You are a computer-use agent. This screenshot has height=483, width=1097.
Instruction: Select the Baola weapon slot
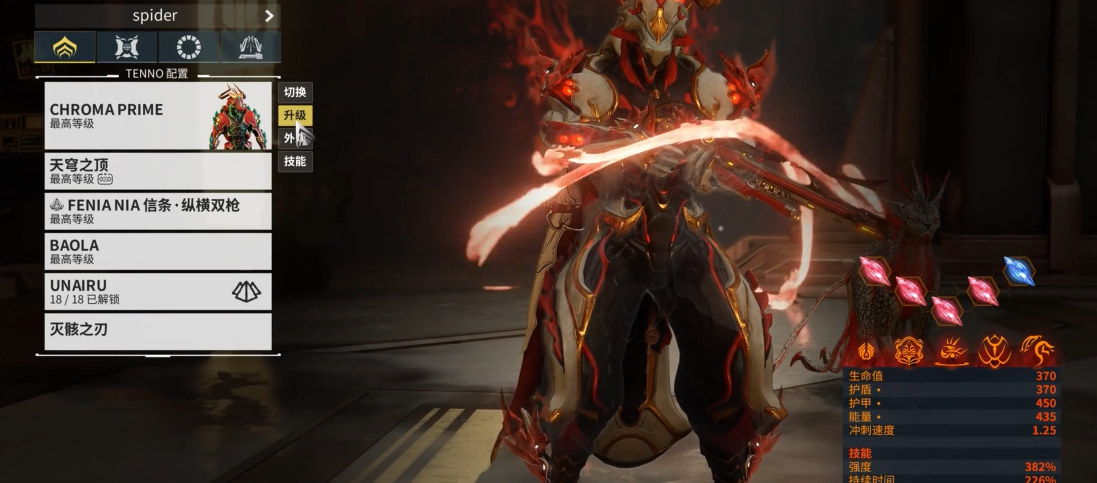157,251
